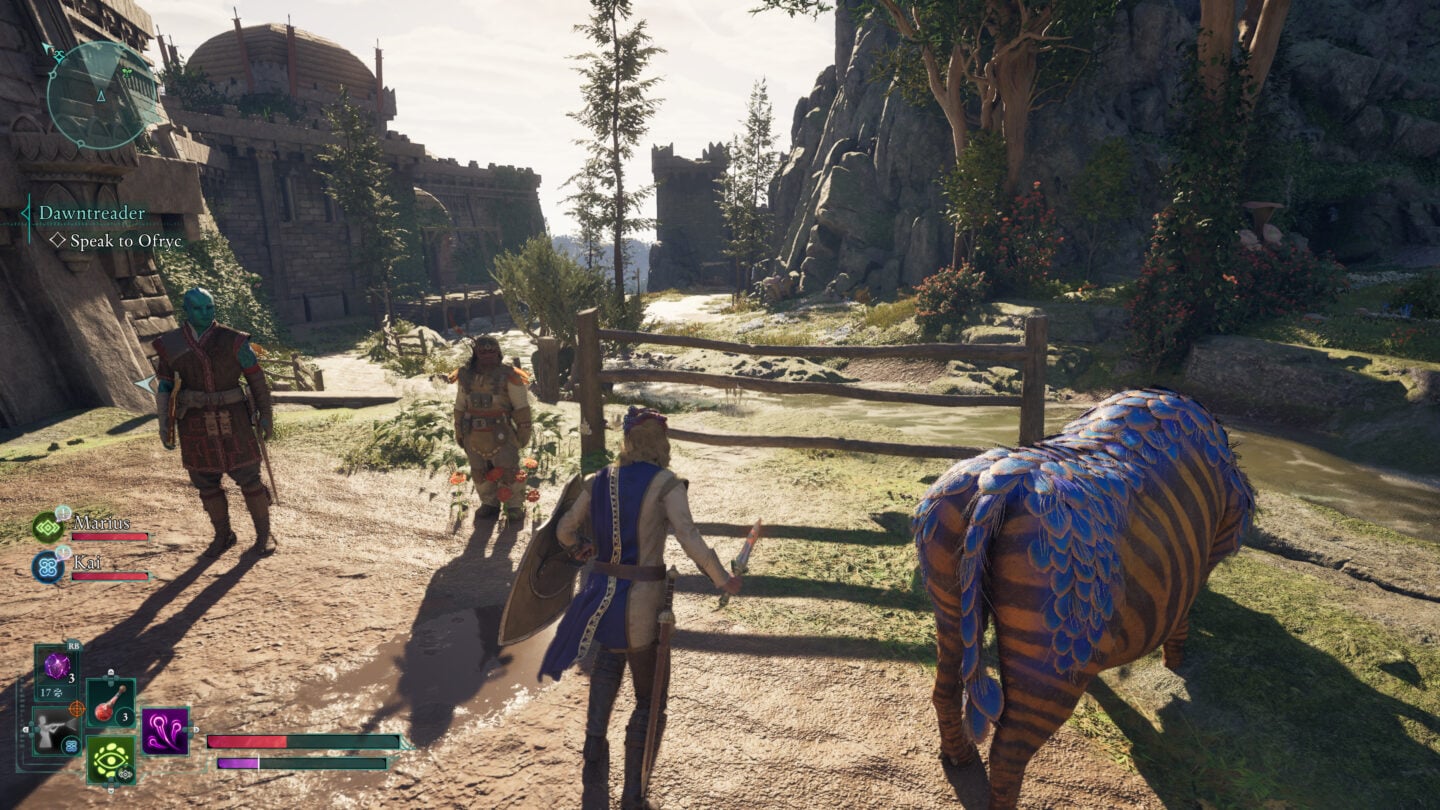Image resolution: width=1440 pixels, height=810 pixels.
Task: Select the Dawntreader quest tracker
Action: [91, 213]
